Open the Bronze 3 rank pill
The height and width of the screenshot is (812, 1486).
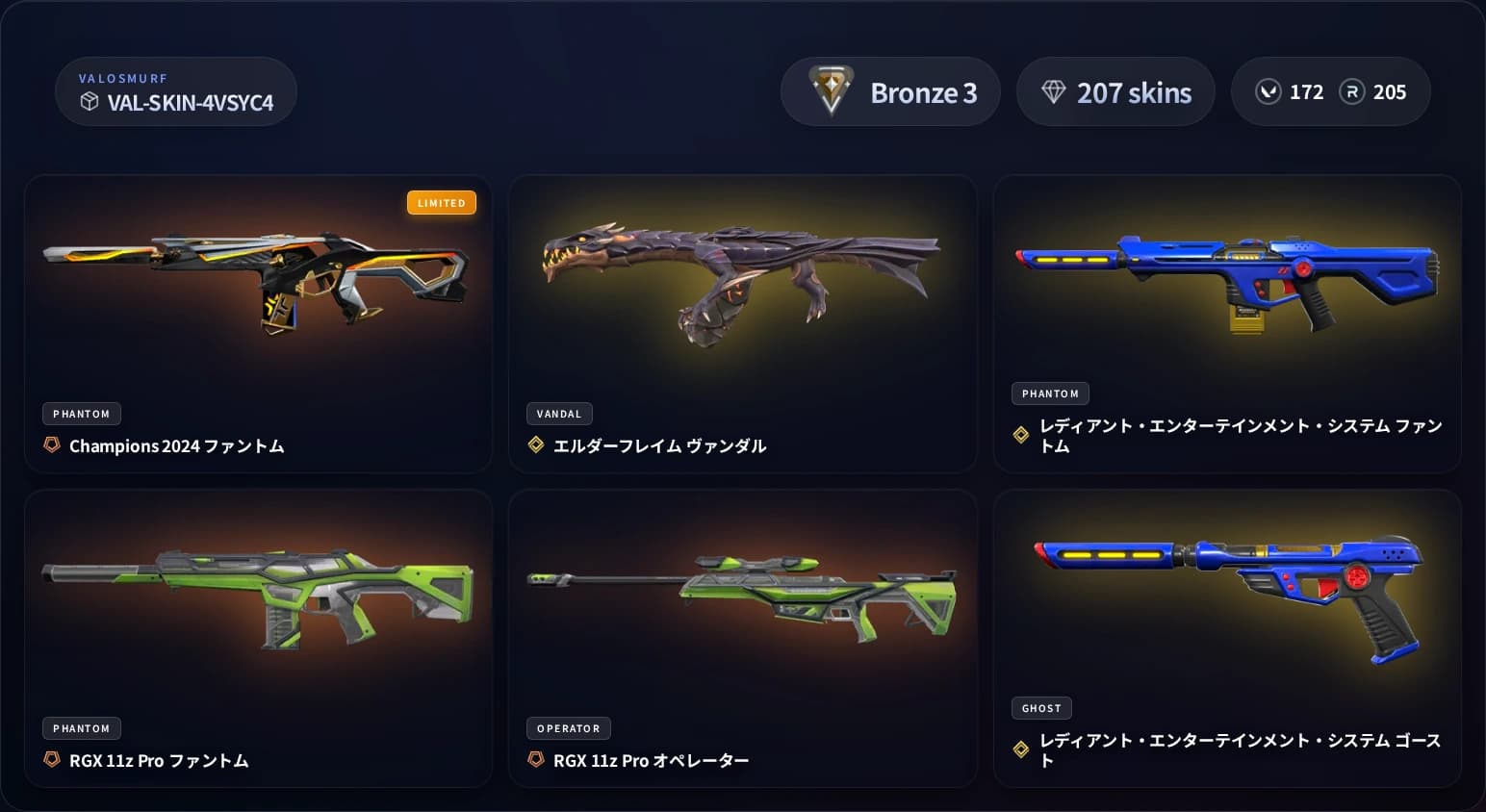890,91
